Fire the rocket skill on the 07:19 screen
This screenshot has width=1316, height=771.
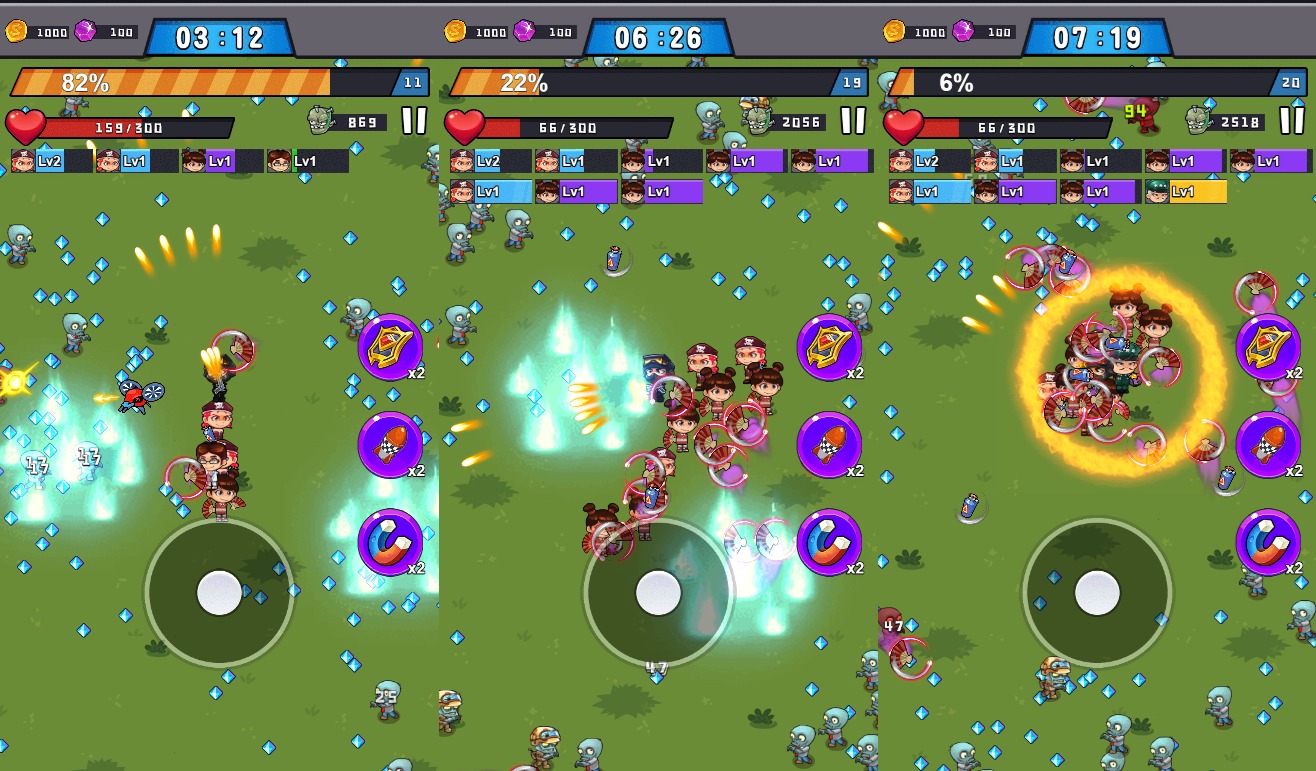[1268, 444]
